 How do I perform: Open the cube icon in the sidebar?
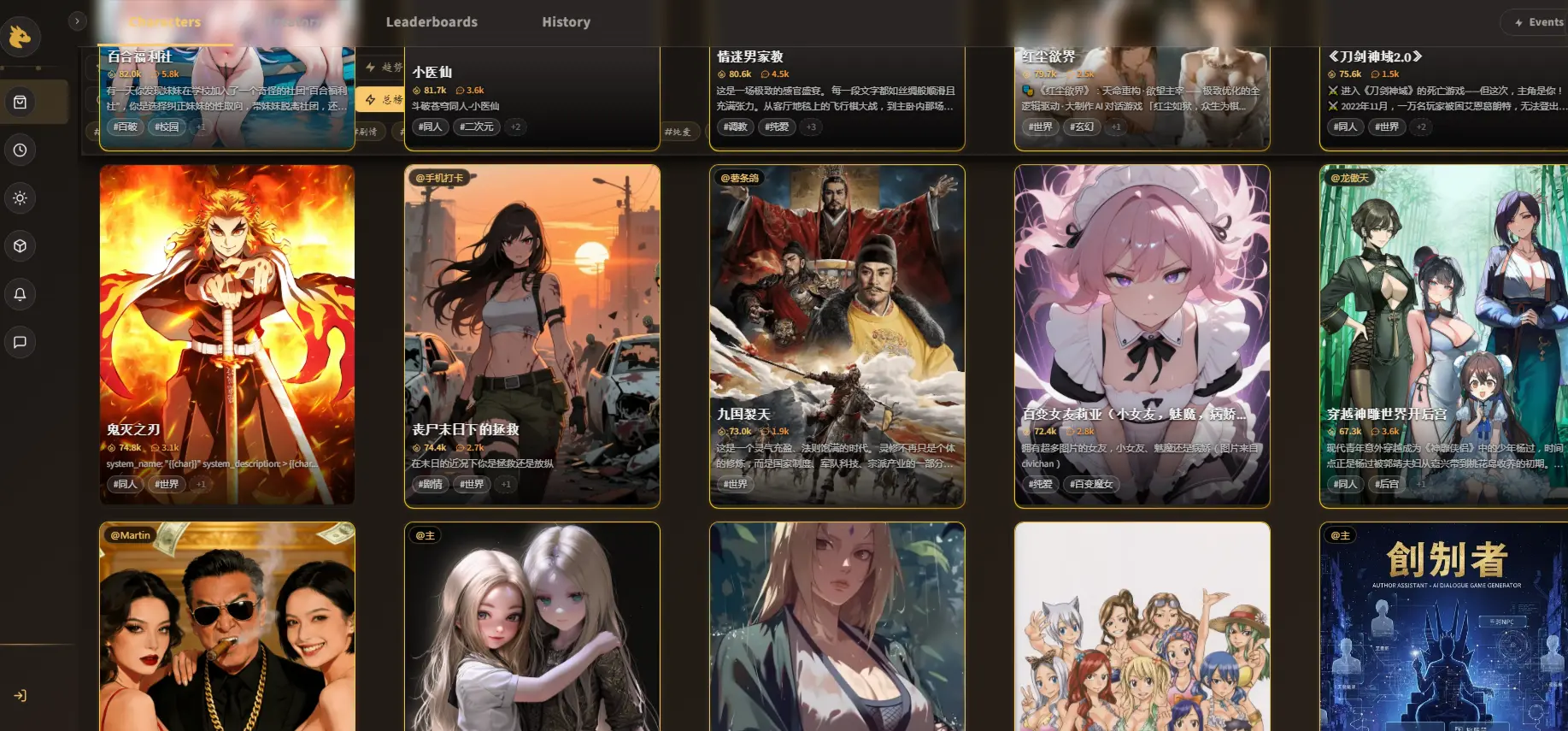pos(21,246)
